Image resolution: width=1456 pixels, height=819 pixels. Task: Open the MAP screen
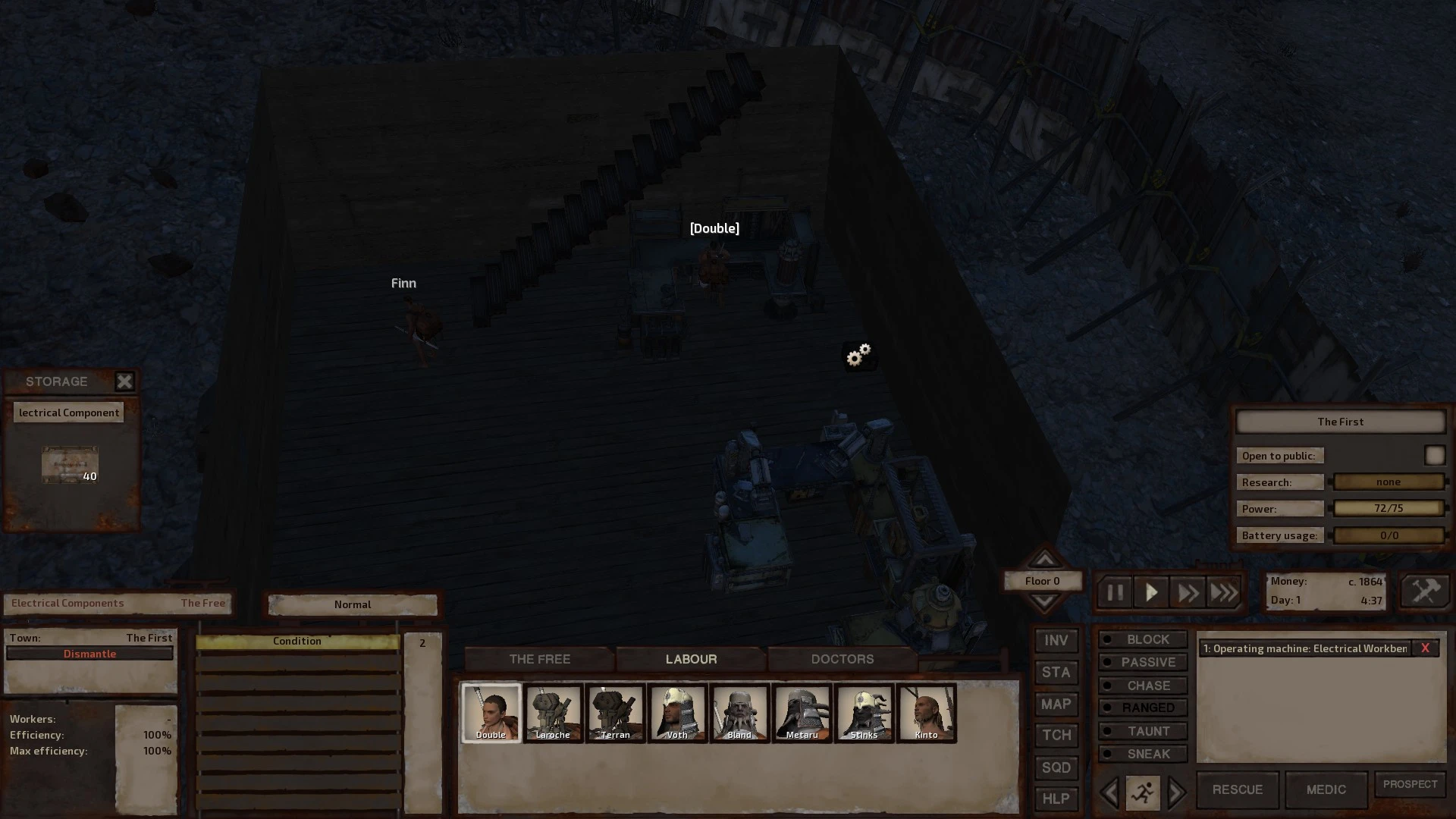1056,704
